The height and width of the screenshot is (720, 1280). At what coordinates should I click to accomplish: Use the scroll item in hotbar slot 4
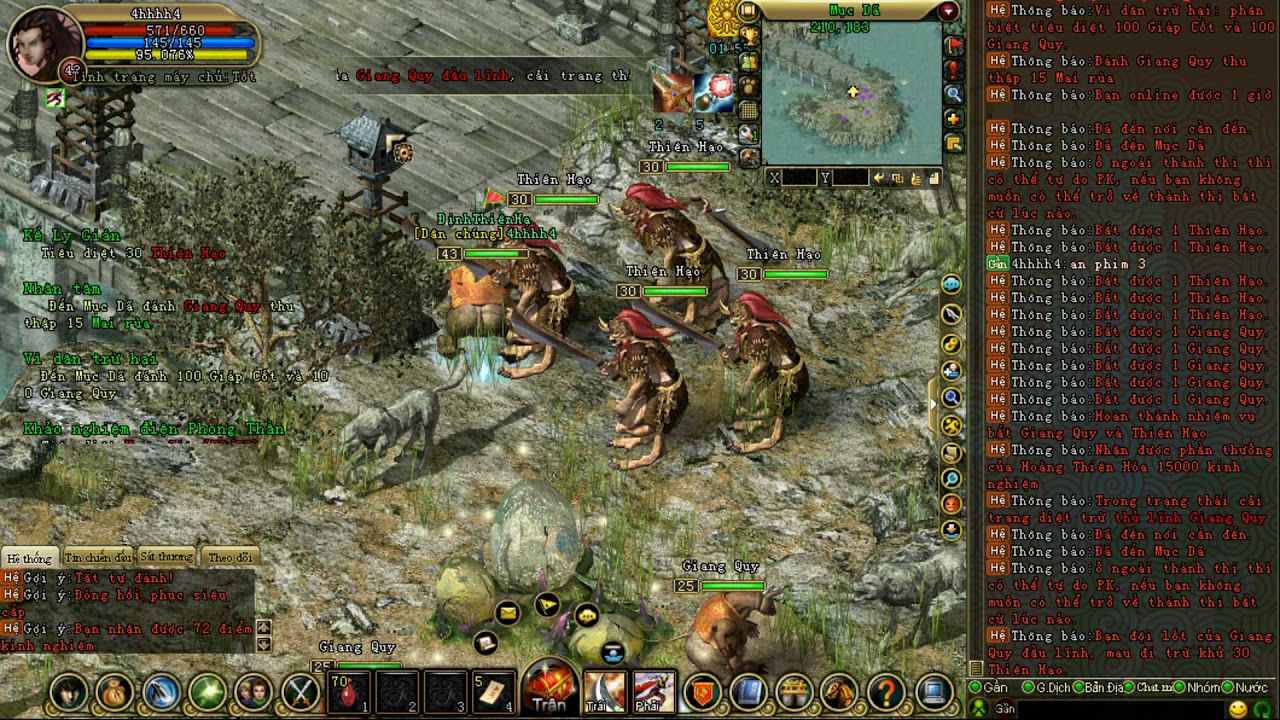coord(494,692)
